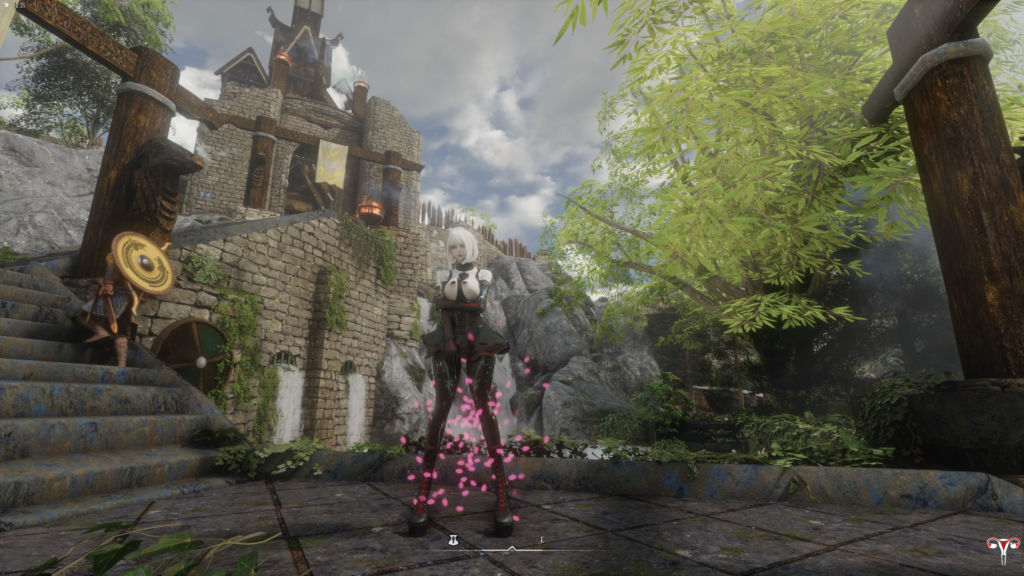Click the castle marker on the compass
Viewport: 1024px width, 576px height.
(x=453, y=541)
